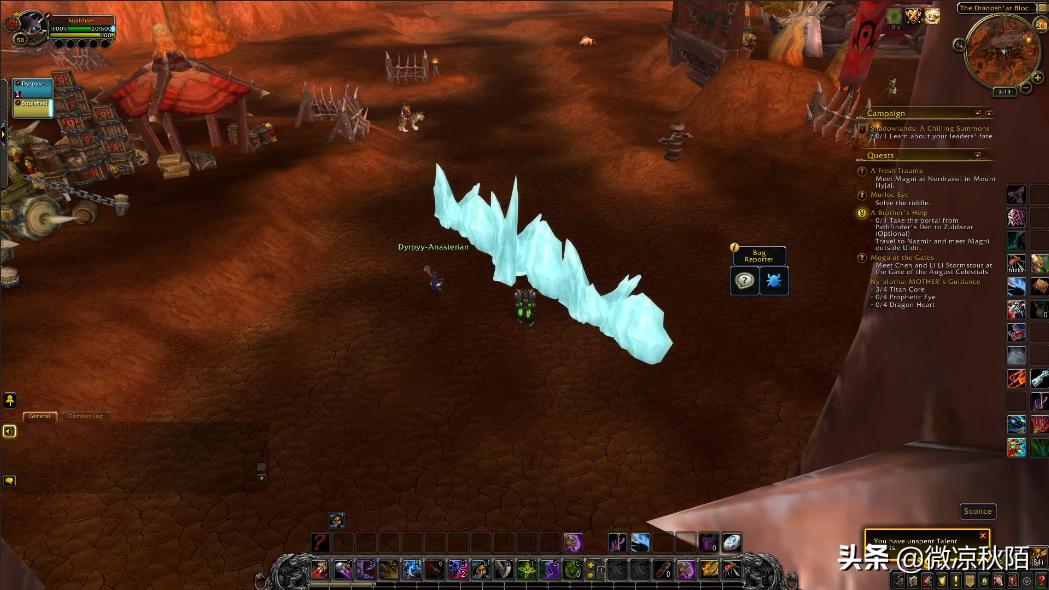Click the Sconce tooltip label
The image size is (1049, 590).
(977, 511)
